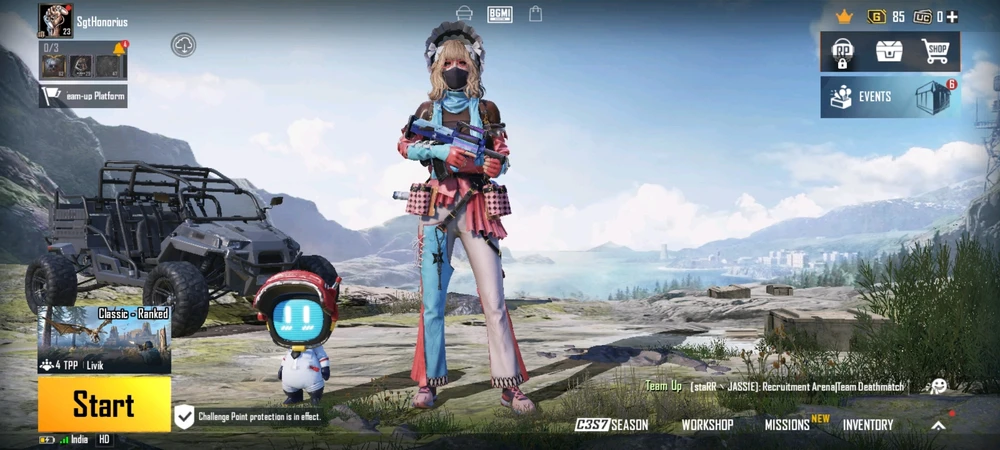Open SgtHonorius player profile avatar
Image resolution: width=1000 pixels, height=450 pixels.
pyautogui.click(x=55, y=20)
